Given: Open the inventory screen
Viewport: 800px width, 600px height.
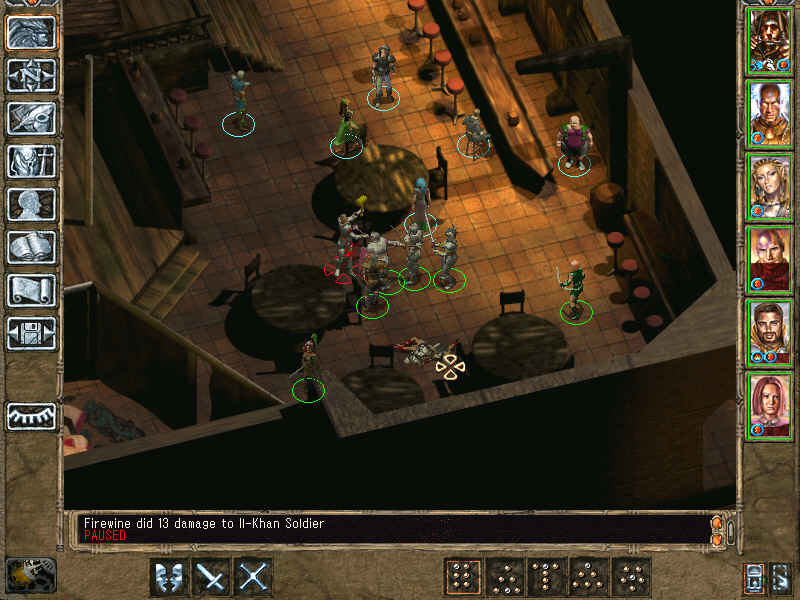Looking at the screenshot, I should click(31, 161).
